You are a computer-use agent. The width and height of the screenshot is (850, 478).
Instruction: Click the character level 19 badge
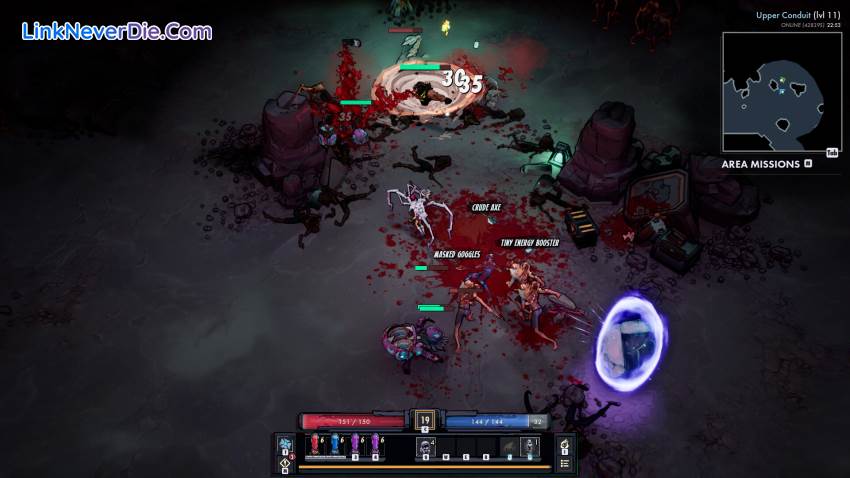424,421
